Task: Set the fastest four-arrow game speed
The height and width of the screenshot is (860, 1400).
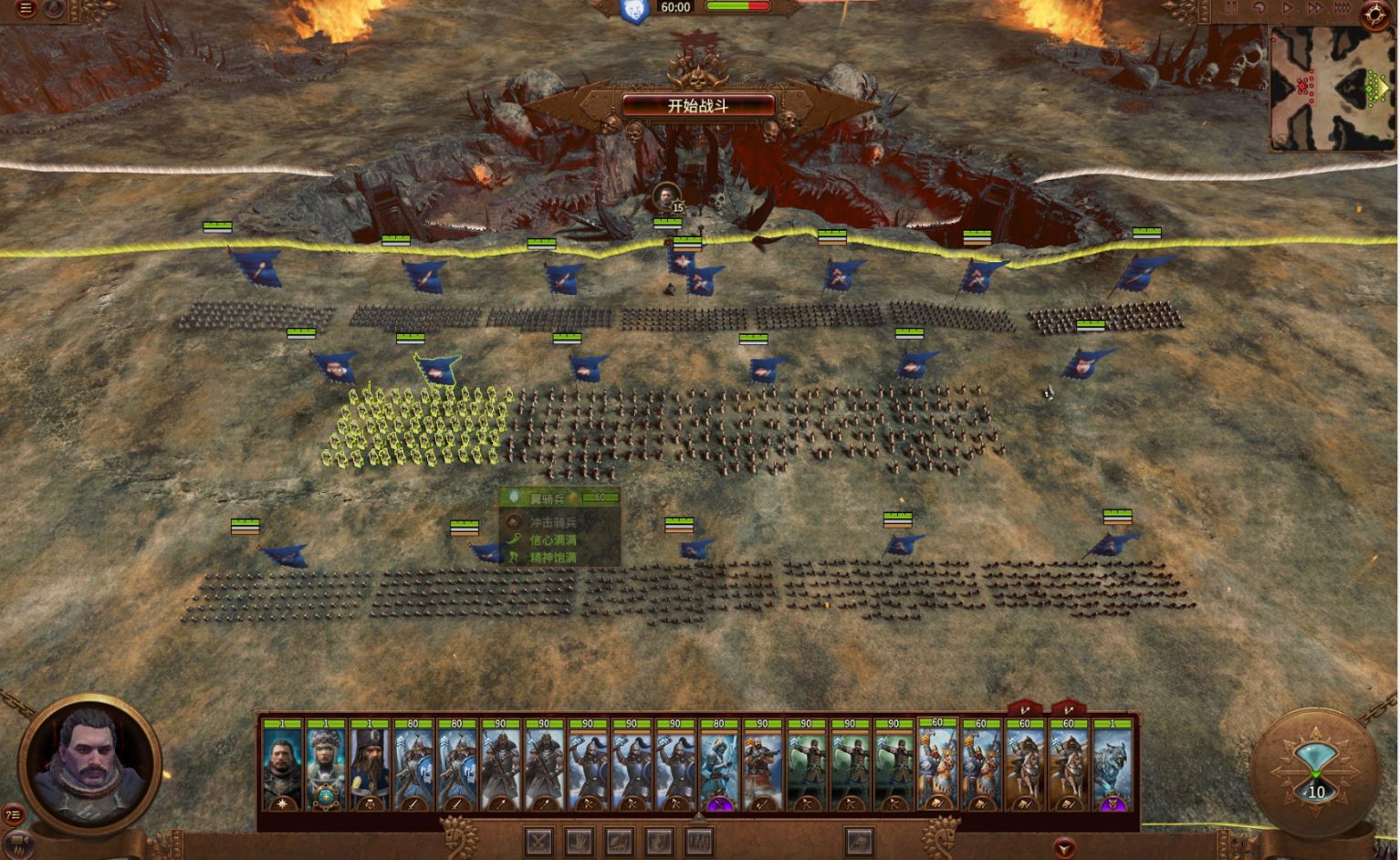Action: (1342, 7)
